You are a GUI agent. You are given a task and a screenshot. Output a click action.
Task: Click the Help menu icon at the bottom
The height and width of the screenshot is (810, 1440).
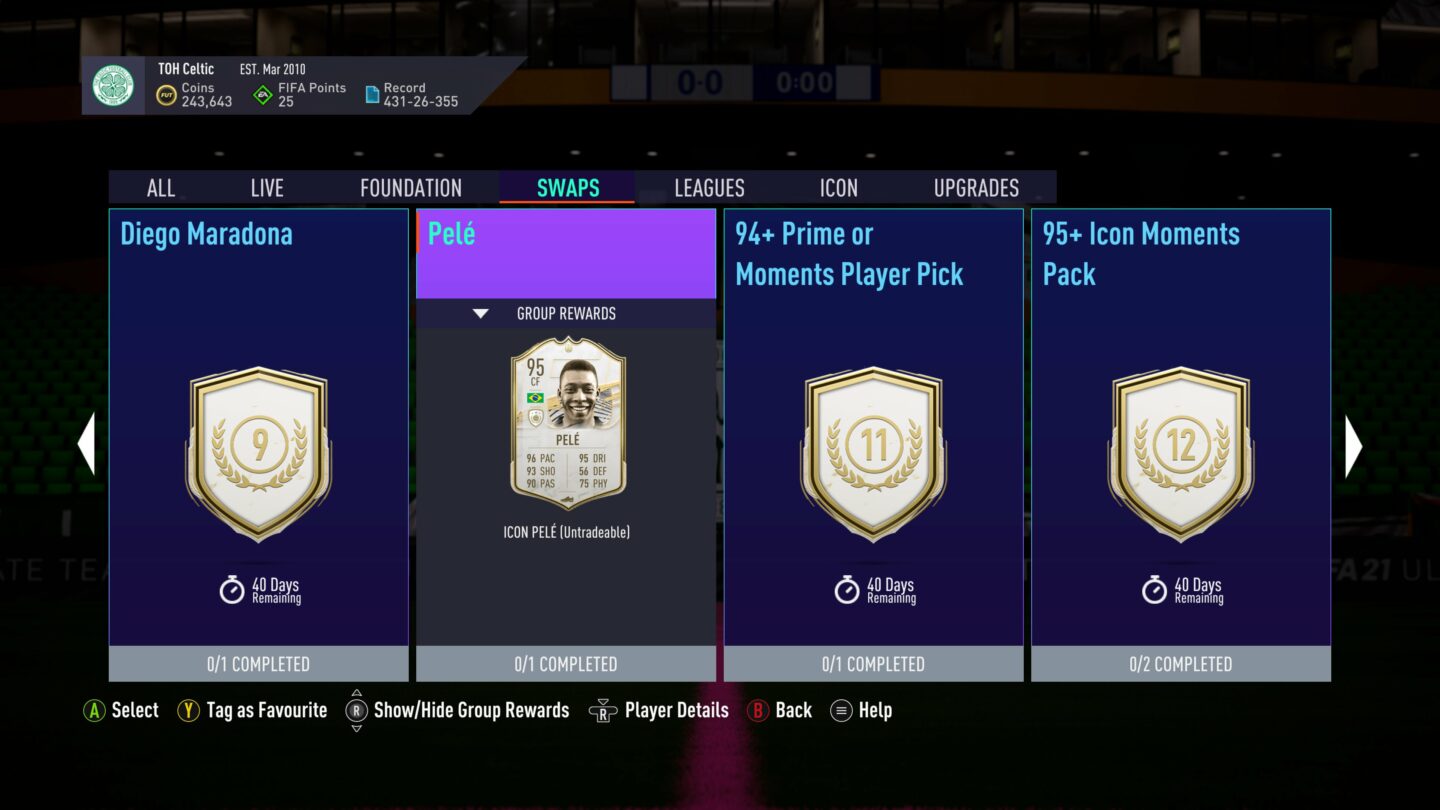coord(841,711)
